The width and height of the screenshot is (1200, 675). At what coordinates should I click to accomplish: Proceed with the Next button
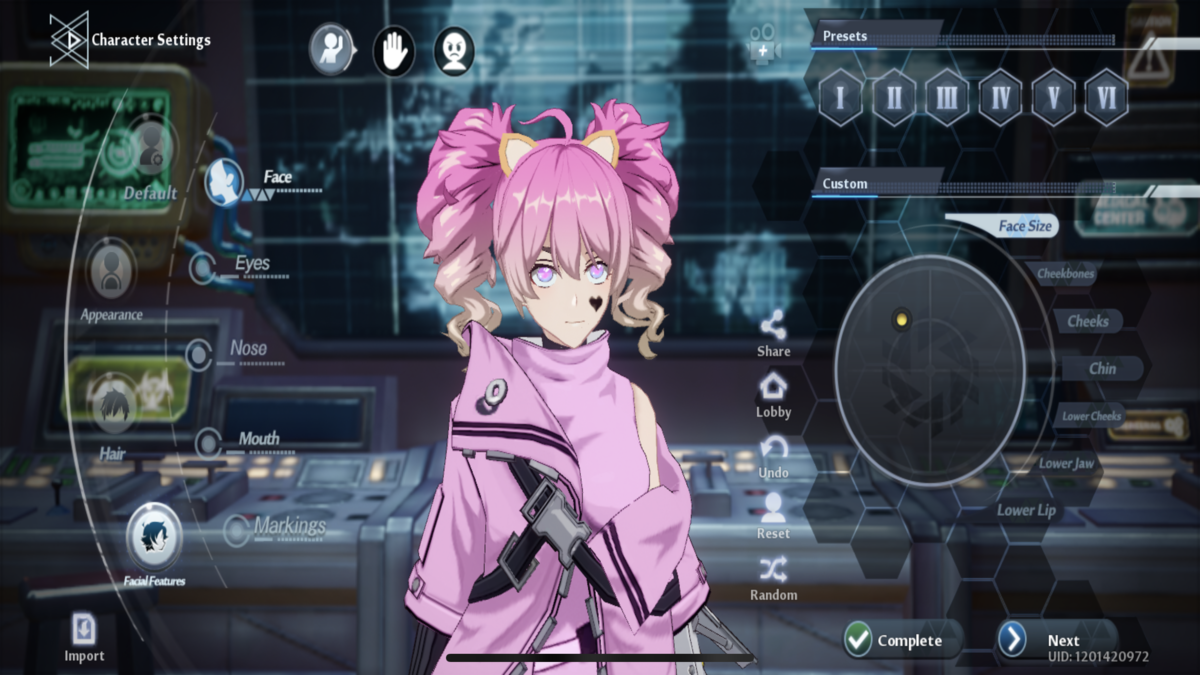pos(1050,640)
